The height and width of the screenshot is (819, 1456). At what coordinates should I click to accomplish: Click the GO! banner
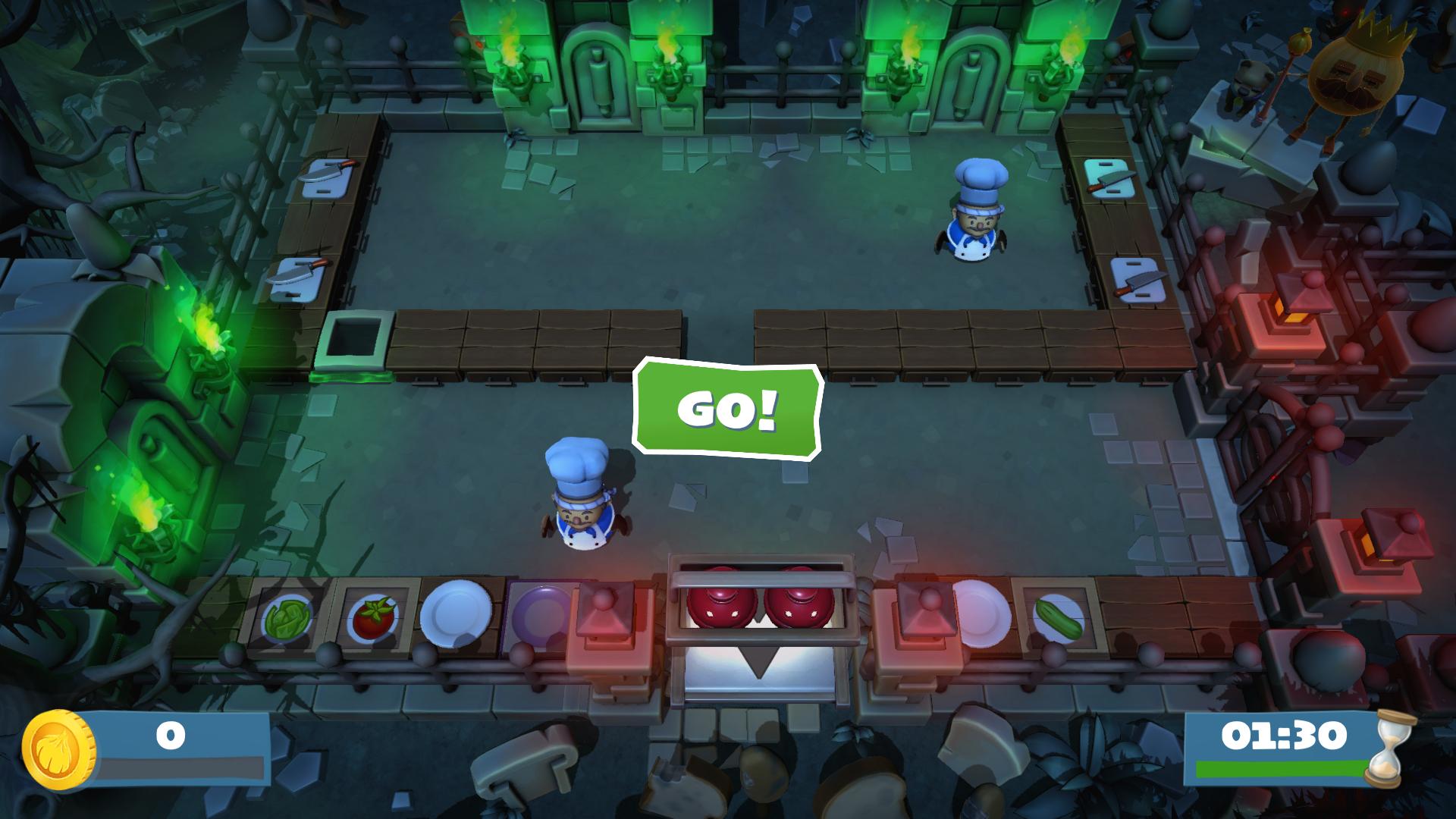(726, 411)
